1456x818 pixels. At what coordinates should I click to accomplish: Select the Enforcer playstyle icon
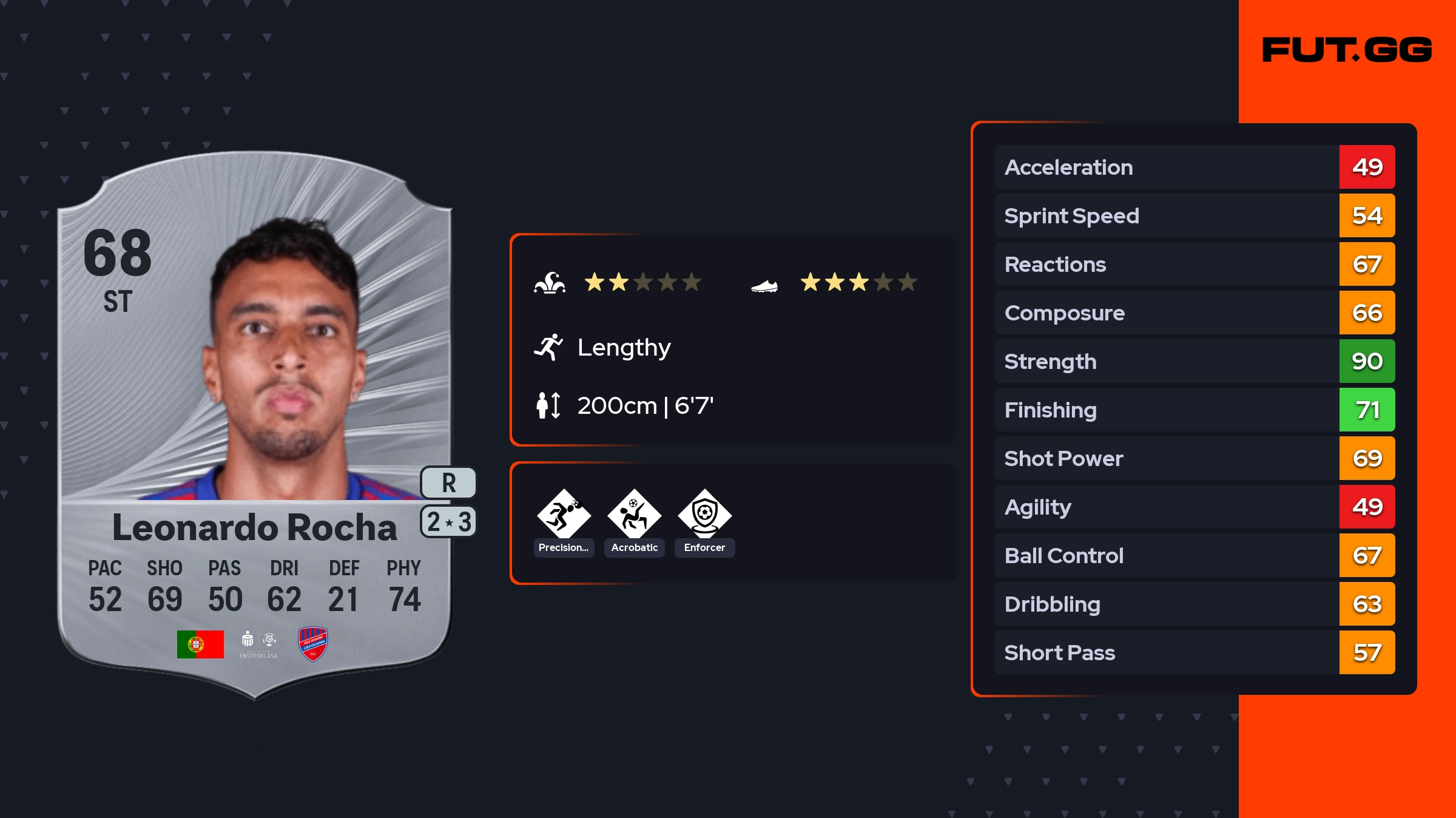(x=704, y=515)
